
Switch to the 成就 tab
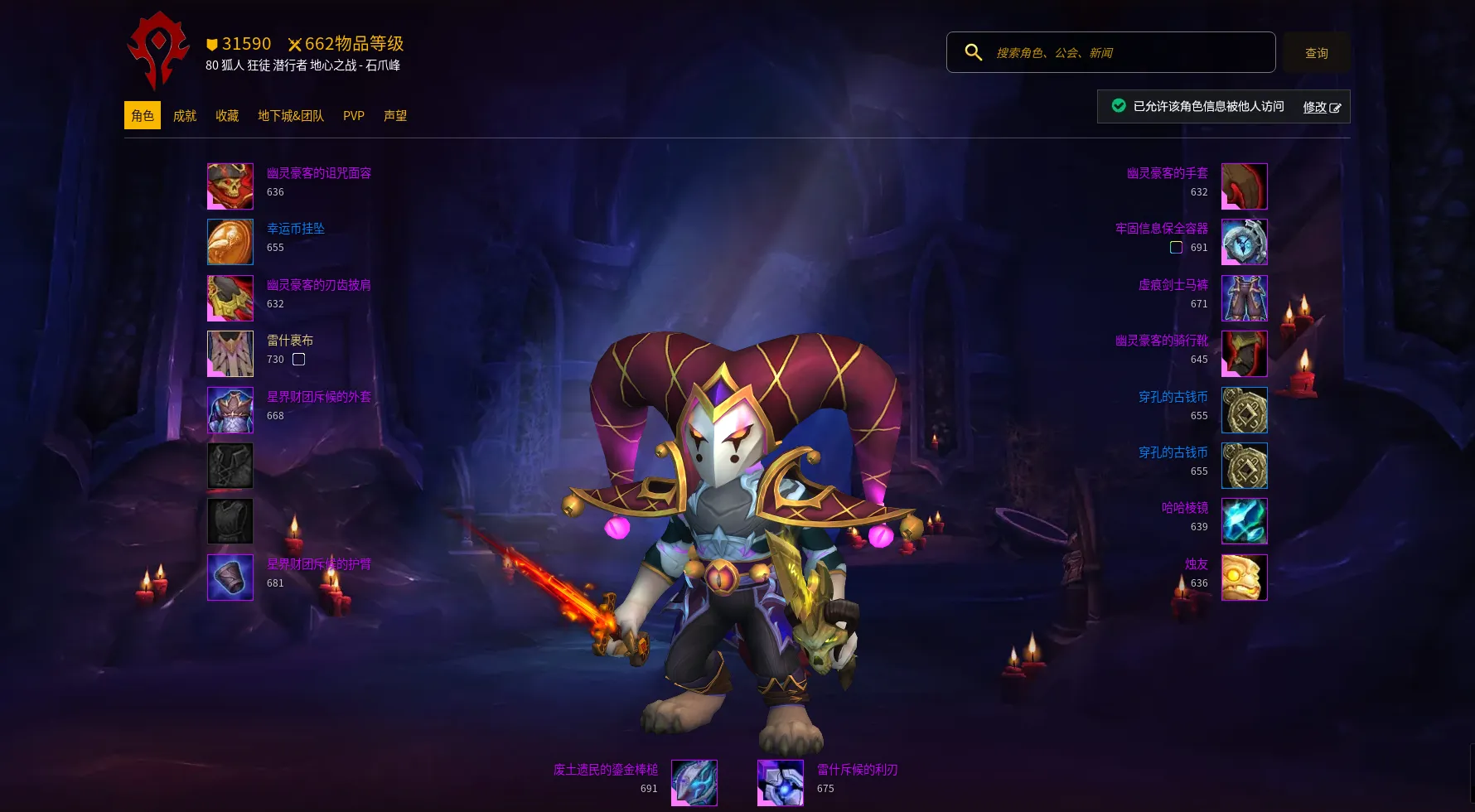tap(185, 116)
